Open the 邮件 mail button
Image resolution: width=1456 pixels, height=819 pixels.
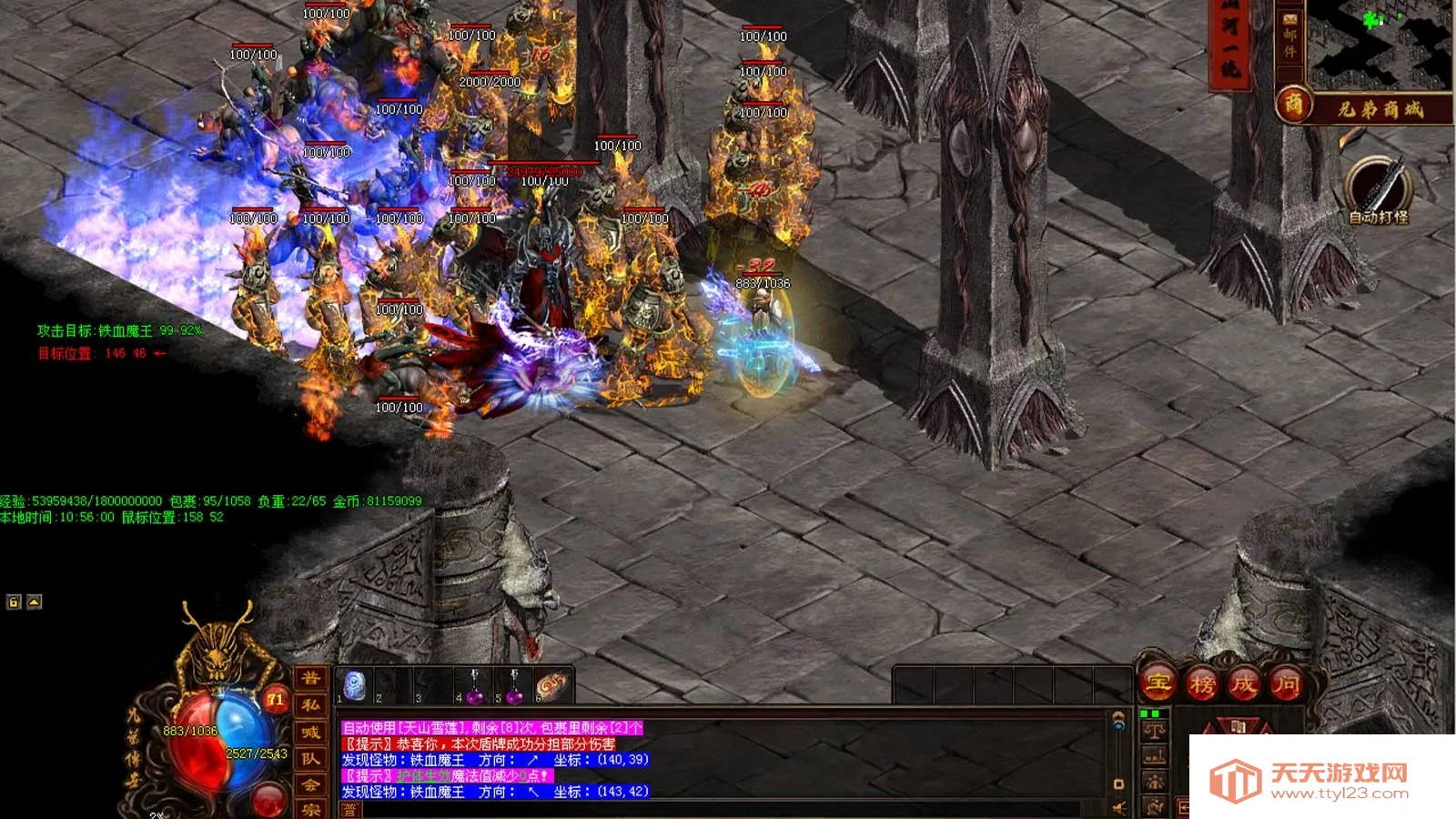pos(1289,36)
